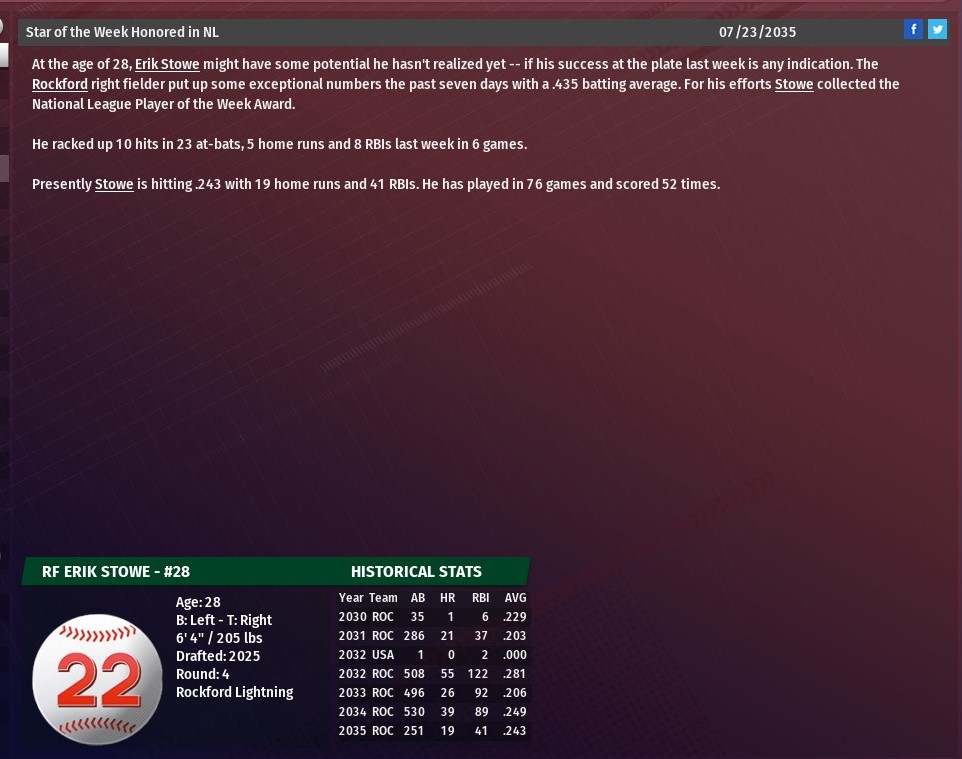Image resolution: width=962 pixels, height=759 pixels.
Task: Share the story on Facebook
Action: (x=912, y=30)
